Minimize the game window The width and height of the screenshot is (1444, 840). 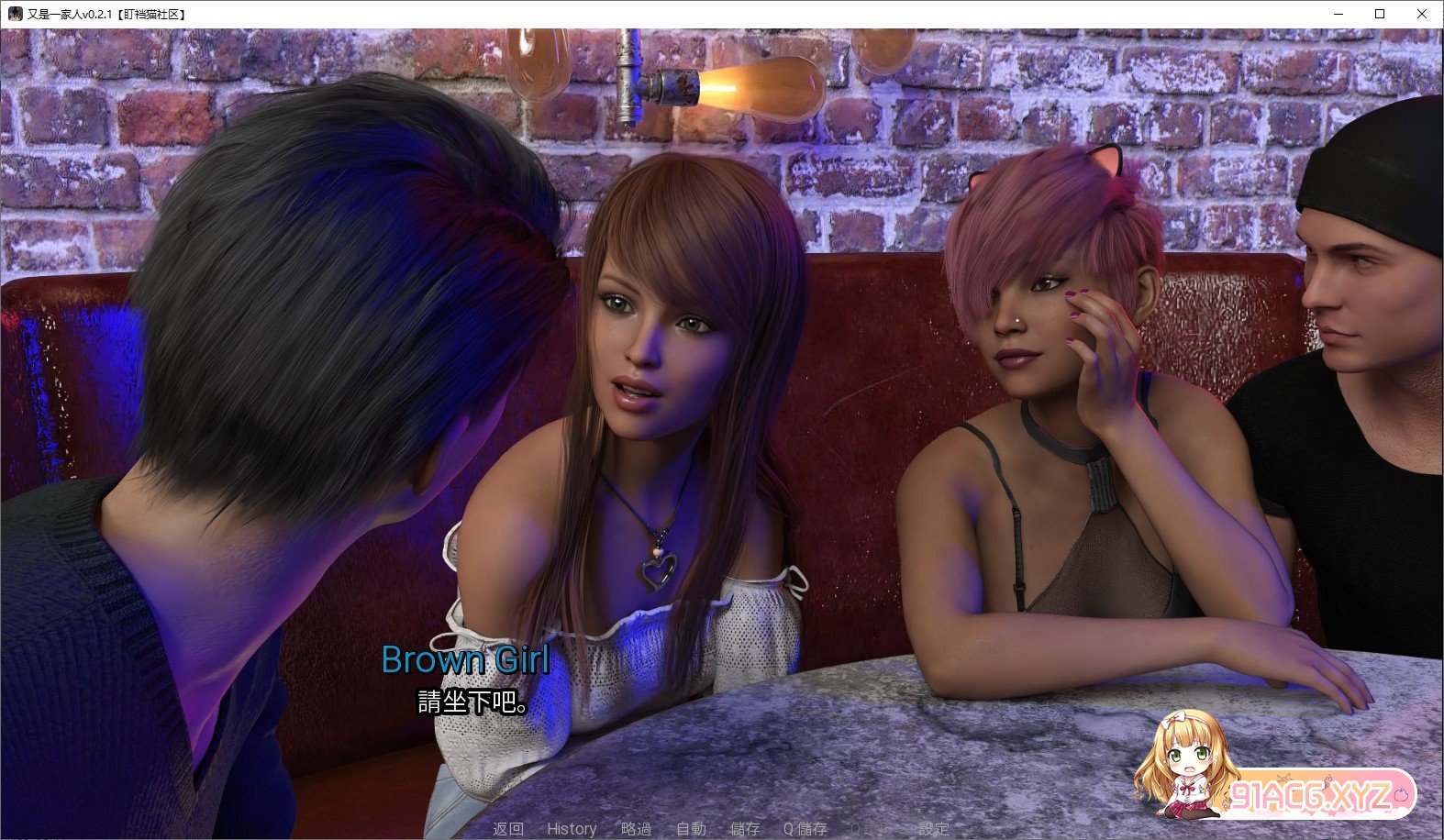[x=1338, y=14]
